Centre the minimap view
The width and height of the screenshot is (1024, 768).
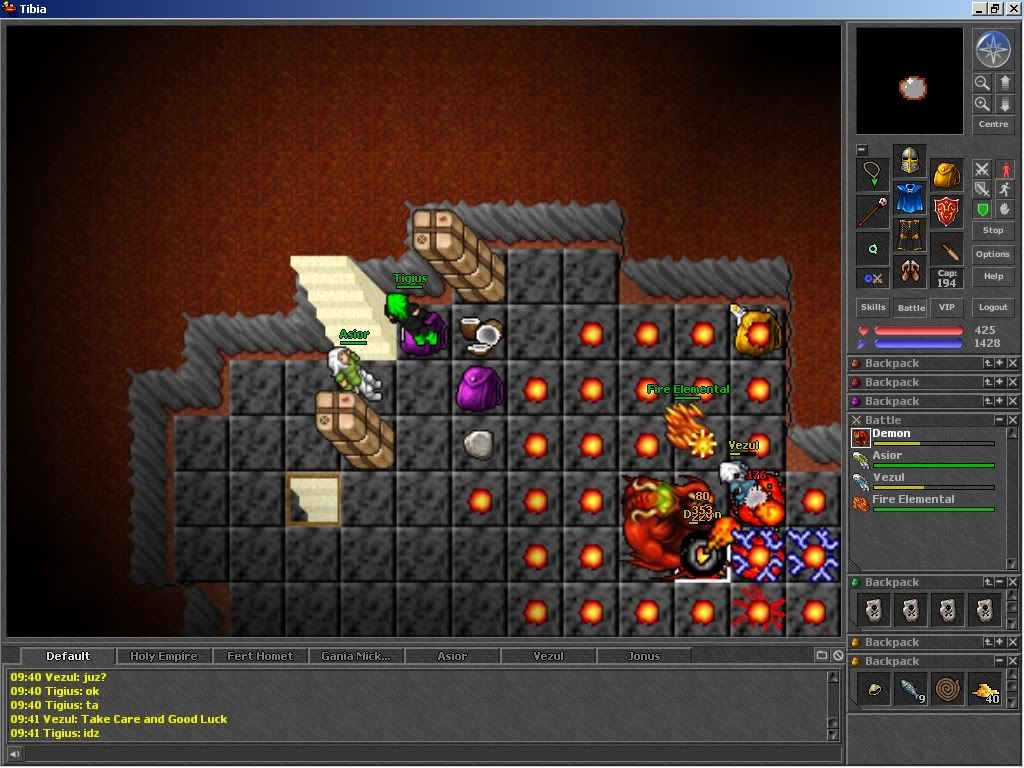tap(992, 124)
